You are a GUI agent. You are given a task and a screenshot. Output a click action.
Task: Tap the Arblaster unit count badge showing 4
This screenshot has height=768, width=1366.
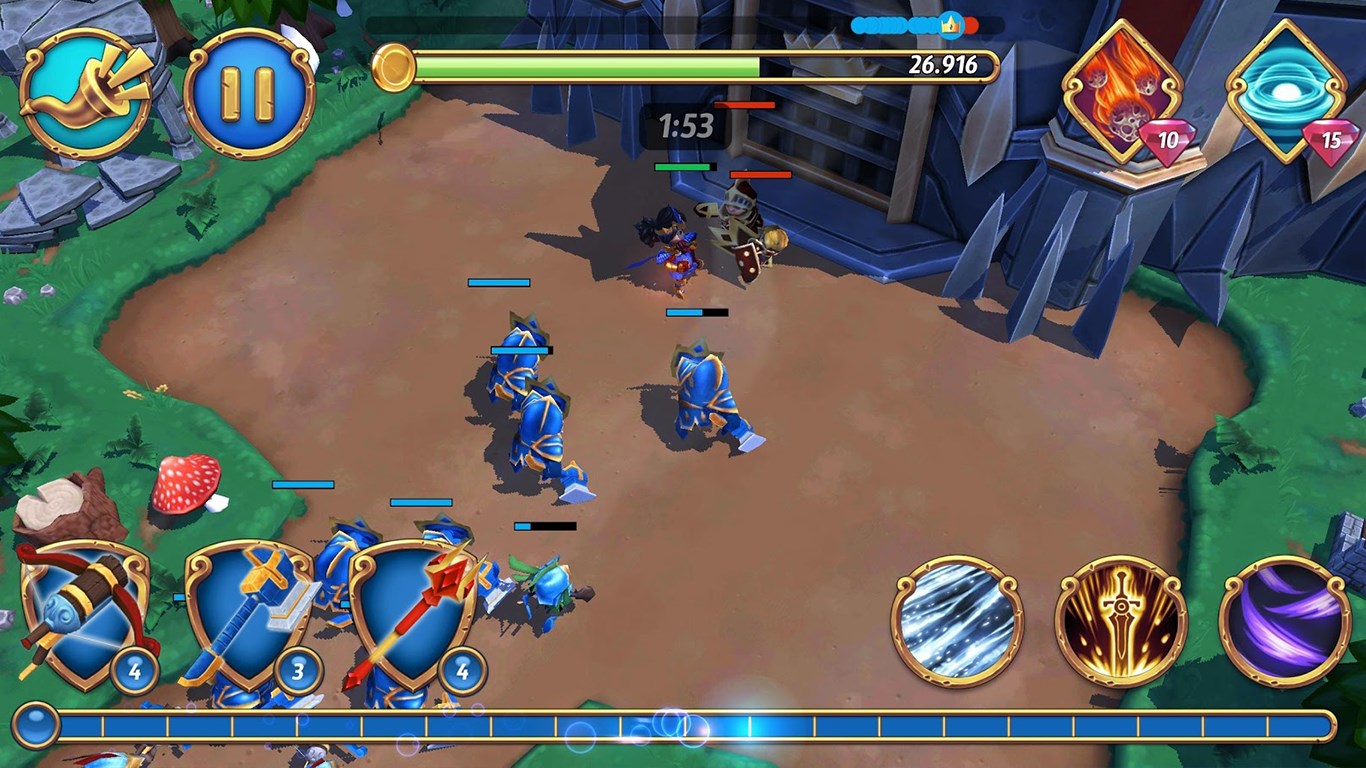(135, 672)
